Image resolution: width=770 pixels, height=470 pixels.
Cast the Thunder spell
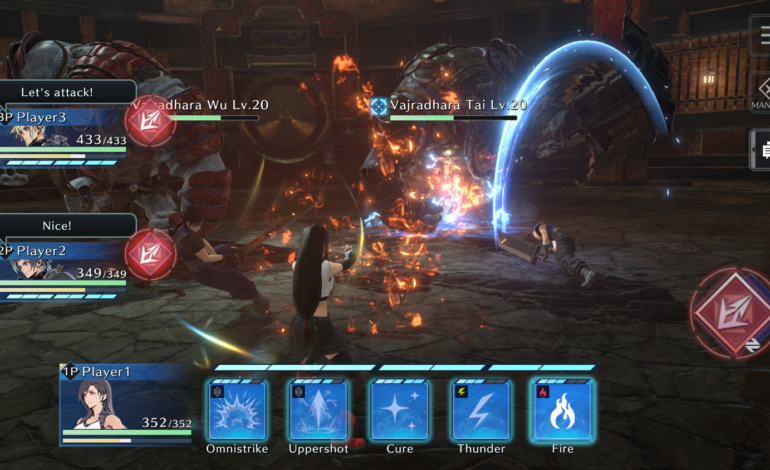click(x=481, y=410)
